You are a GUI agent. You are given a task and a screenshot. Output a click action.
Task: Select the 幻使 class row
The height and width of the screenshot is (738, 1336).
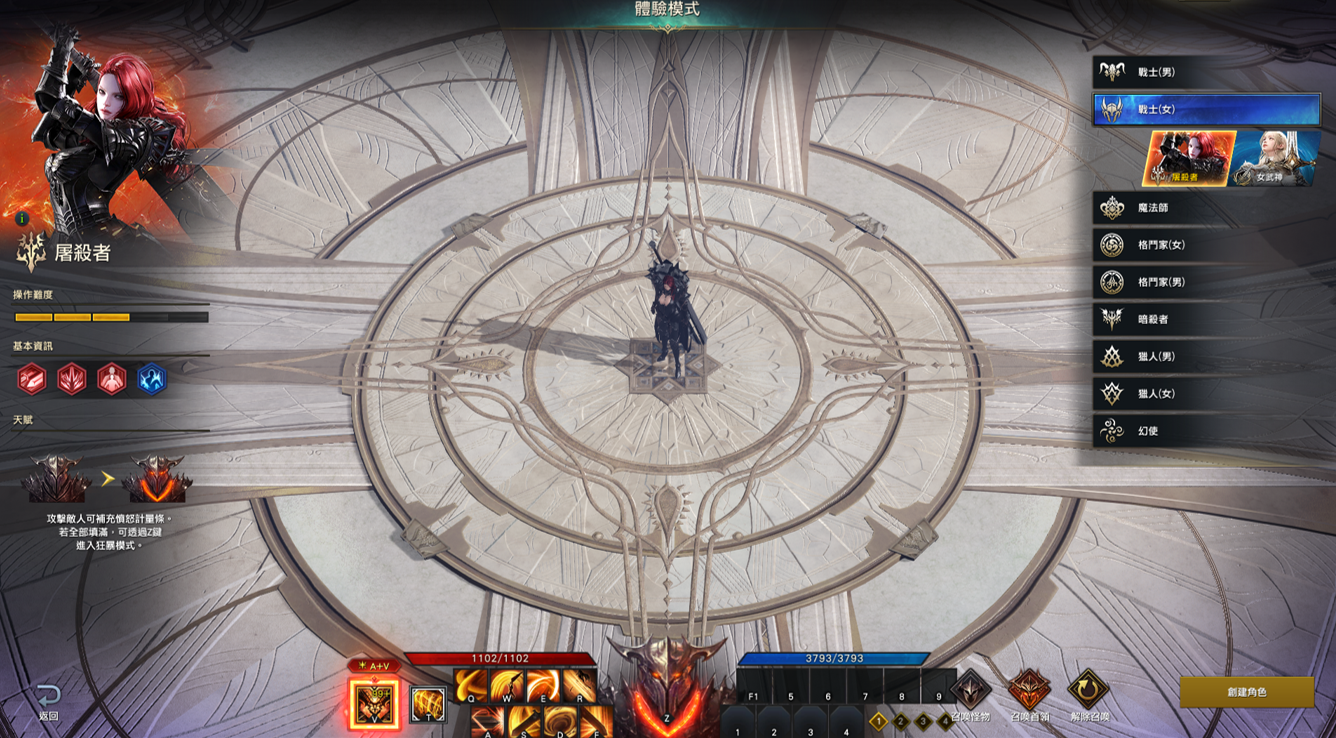(1205, 431)
